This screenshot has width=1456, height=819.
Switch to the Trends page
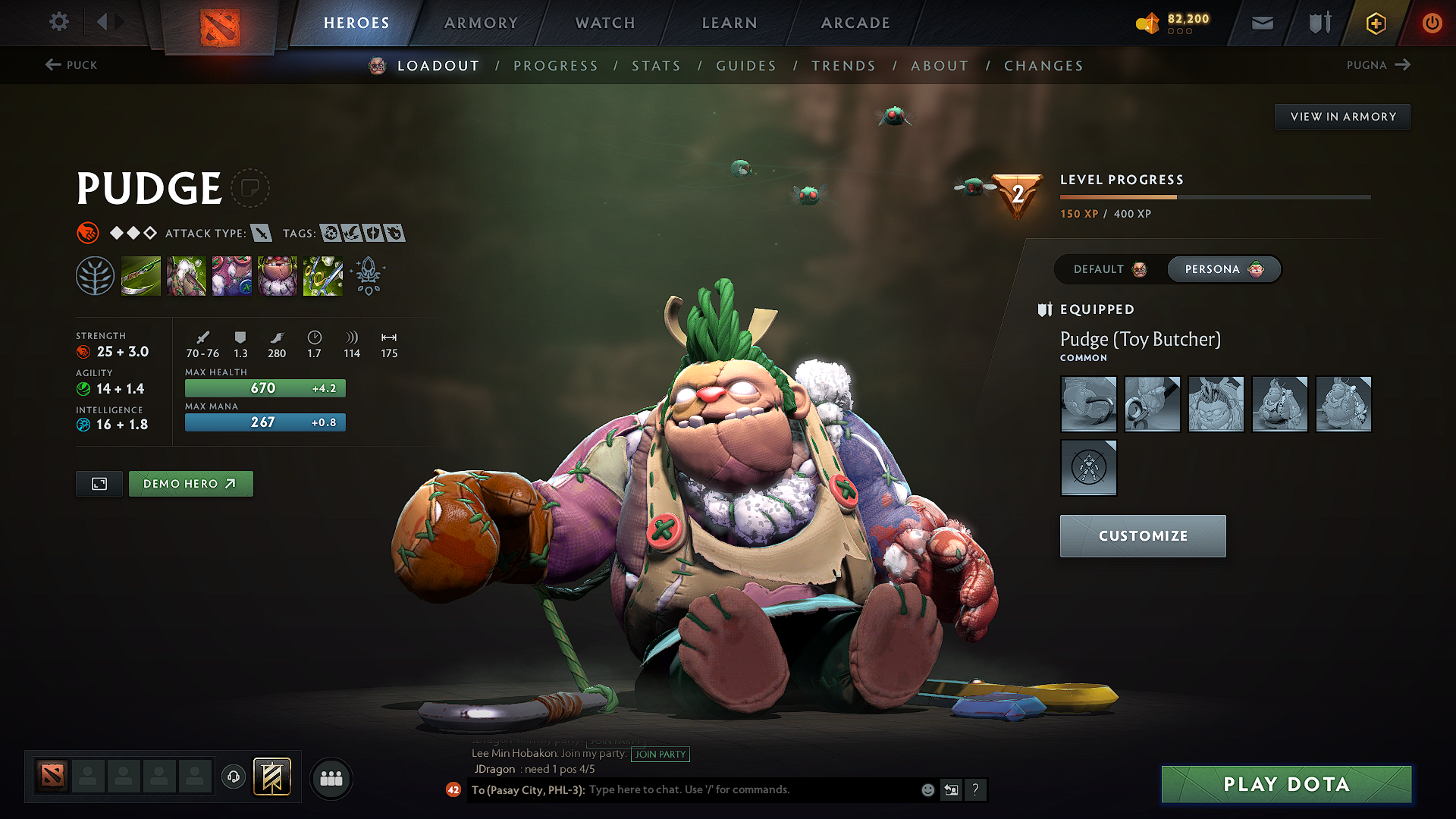pos(843,66)
